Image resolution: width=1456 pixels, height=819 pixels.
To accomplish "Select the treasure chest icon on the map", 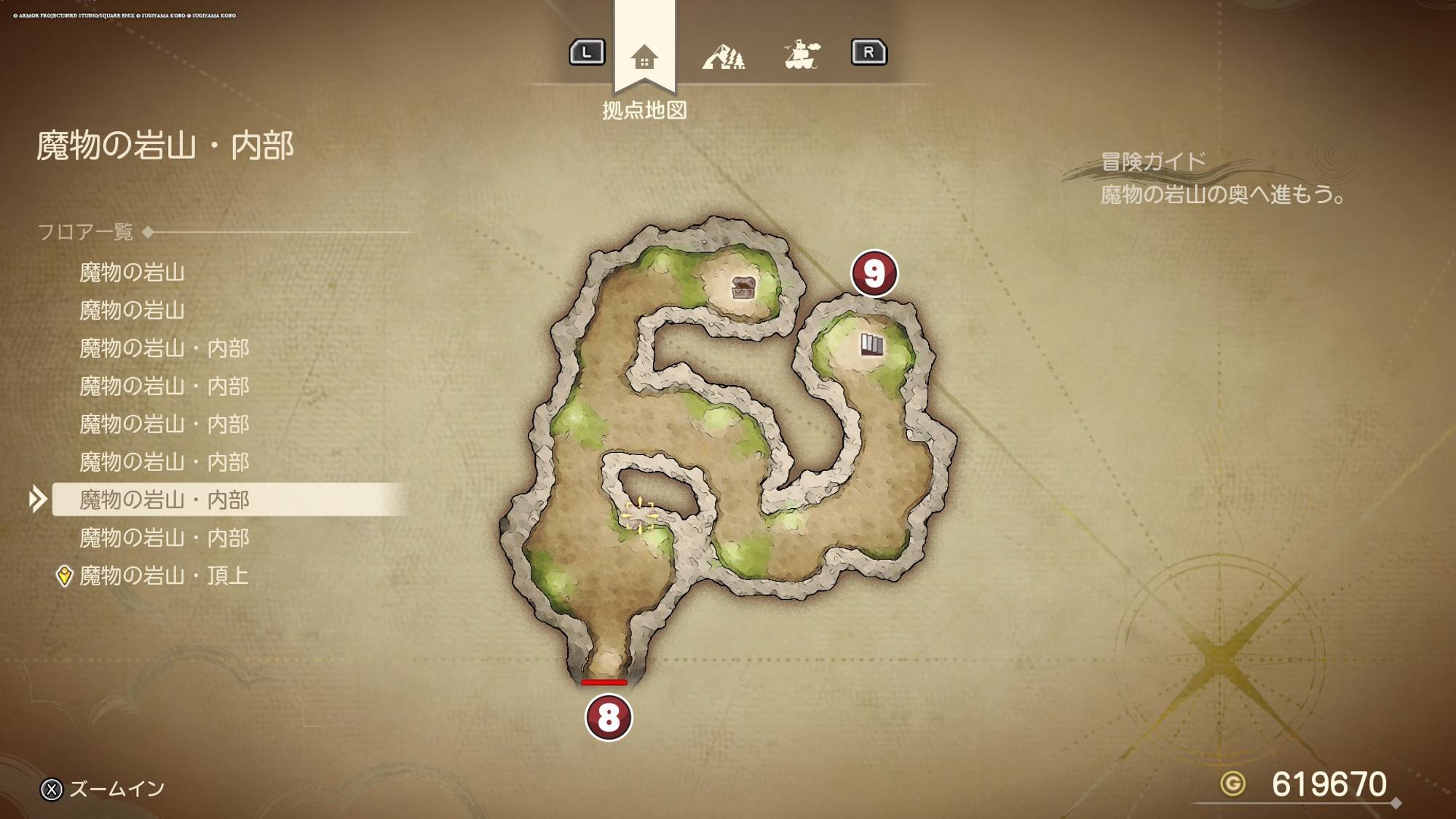I will point(743,288).
